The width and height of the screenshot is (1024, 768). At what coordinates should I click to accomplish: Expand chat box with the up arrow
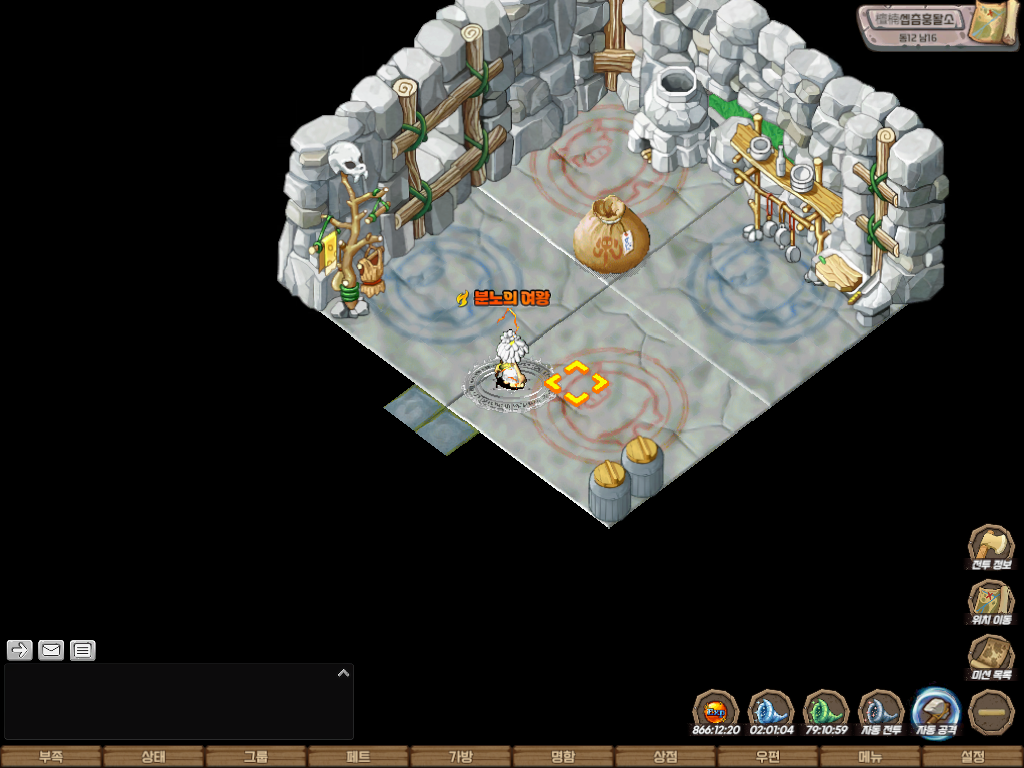click(x=343, y=673)
